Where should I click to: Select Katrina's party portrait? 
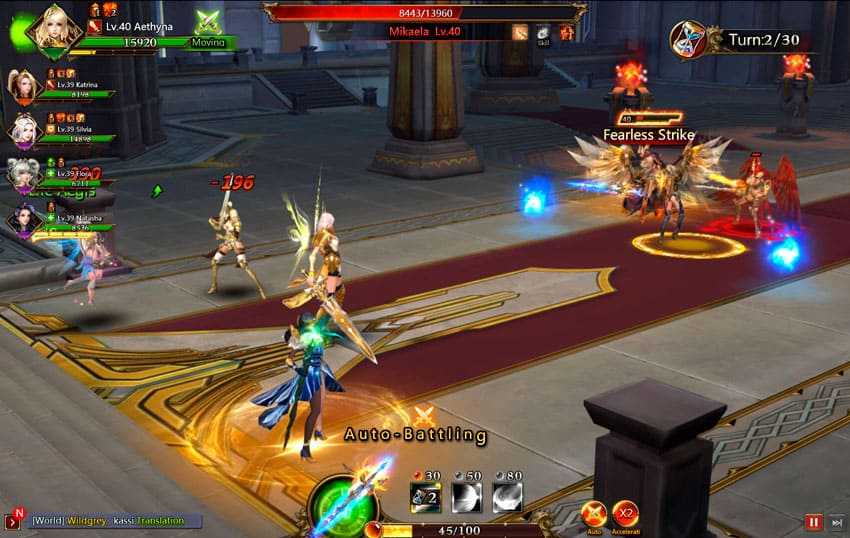[x=22, y=86]
